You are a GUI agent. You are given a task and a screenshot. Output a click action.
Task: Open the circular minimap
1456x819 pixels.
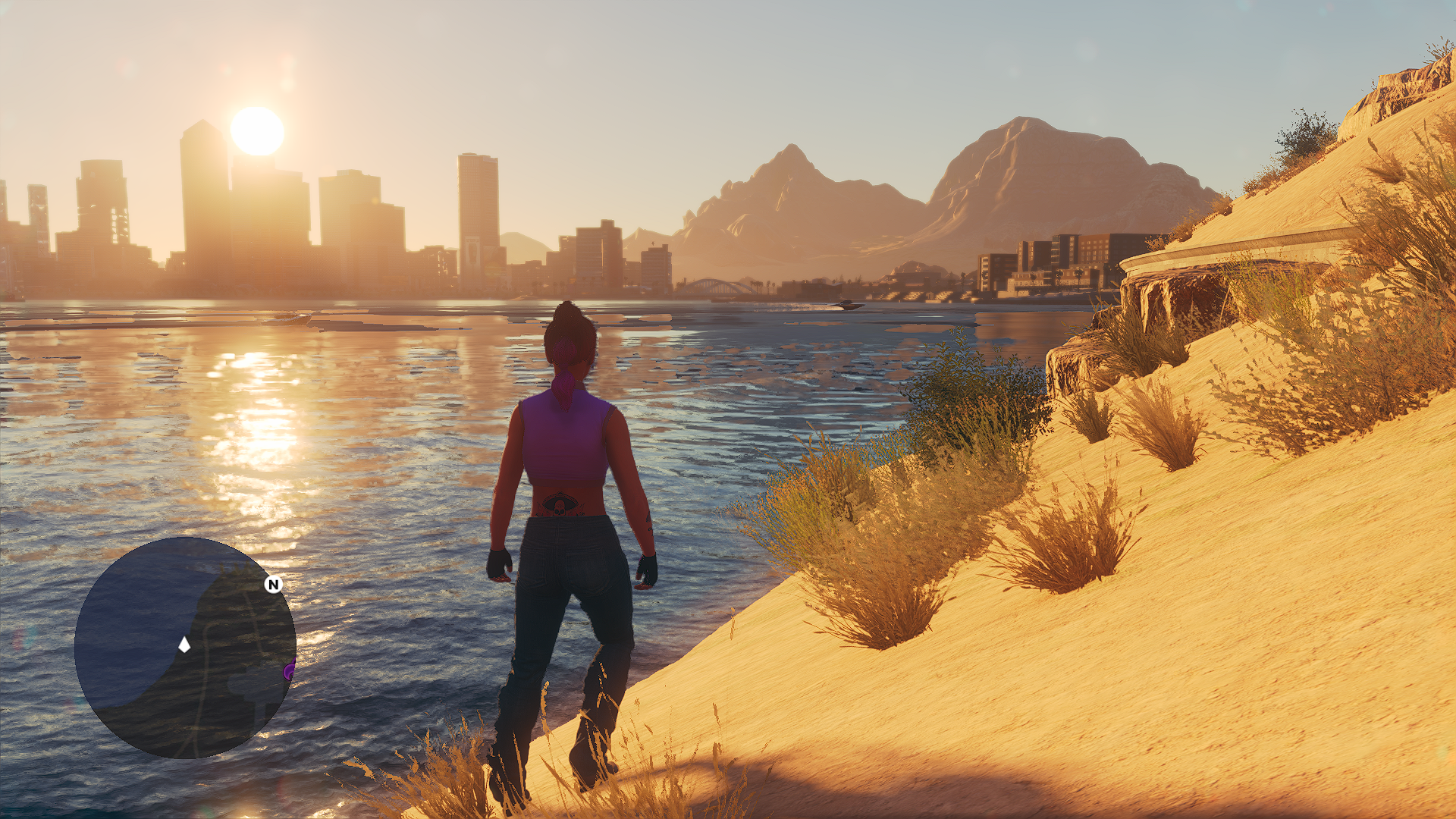click(x=185, y=647)
